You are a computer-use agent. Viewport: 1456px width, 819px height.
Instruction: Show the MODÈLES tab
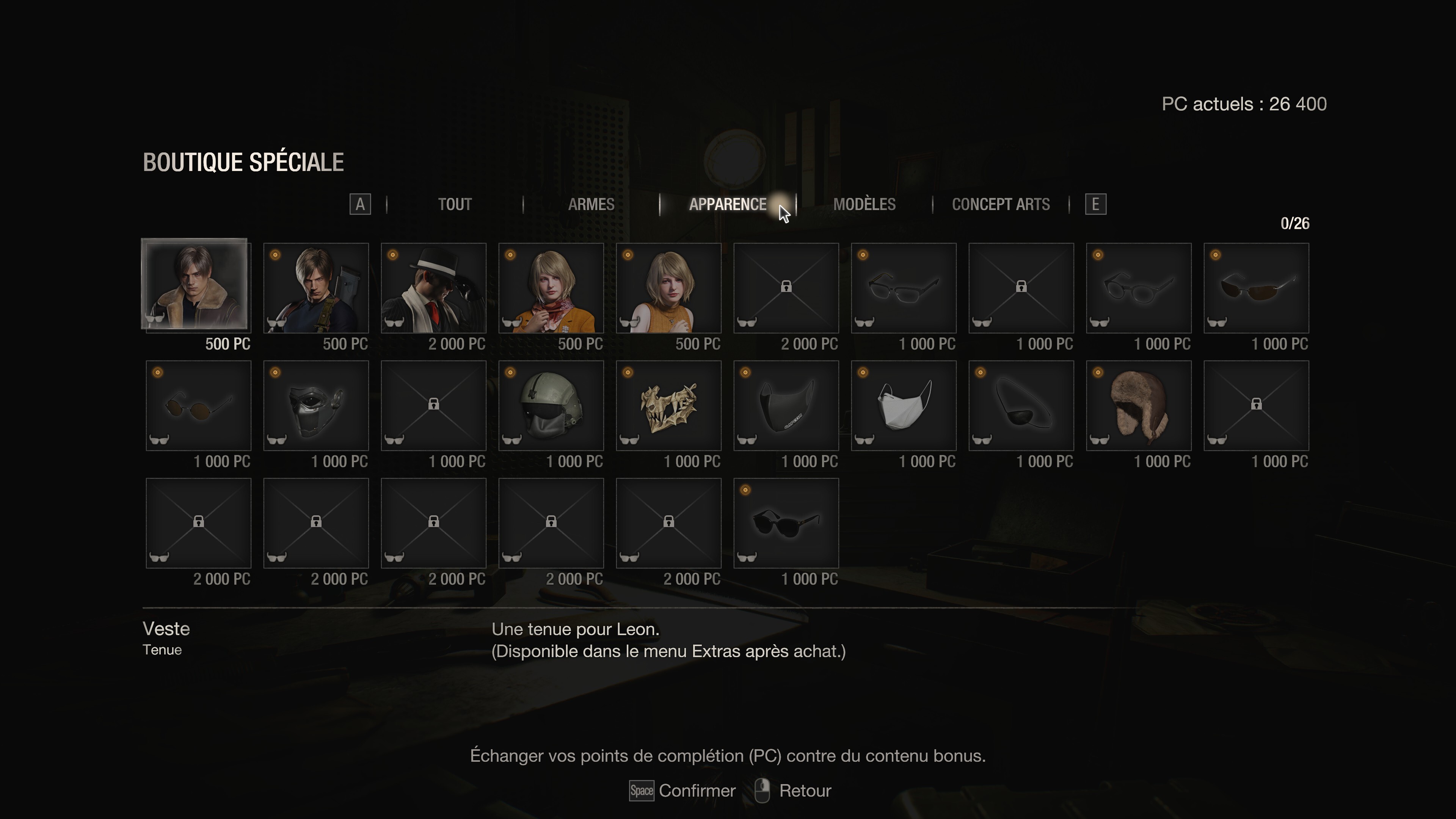click(x=864, y=204)
